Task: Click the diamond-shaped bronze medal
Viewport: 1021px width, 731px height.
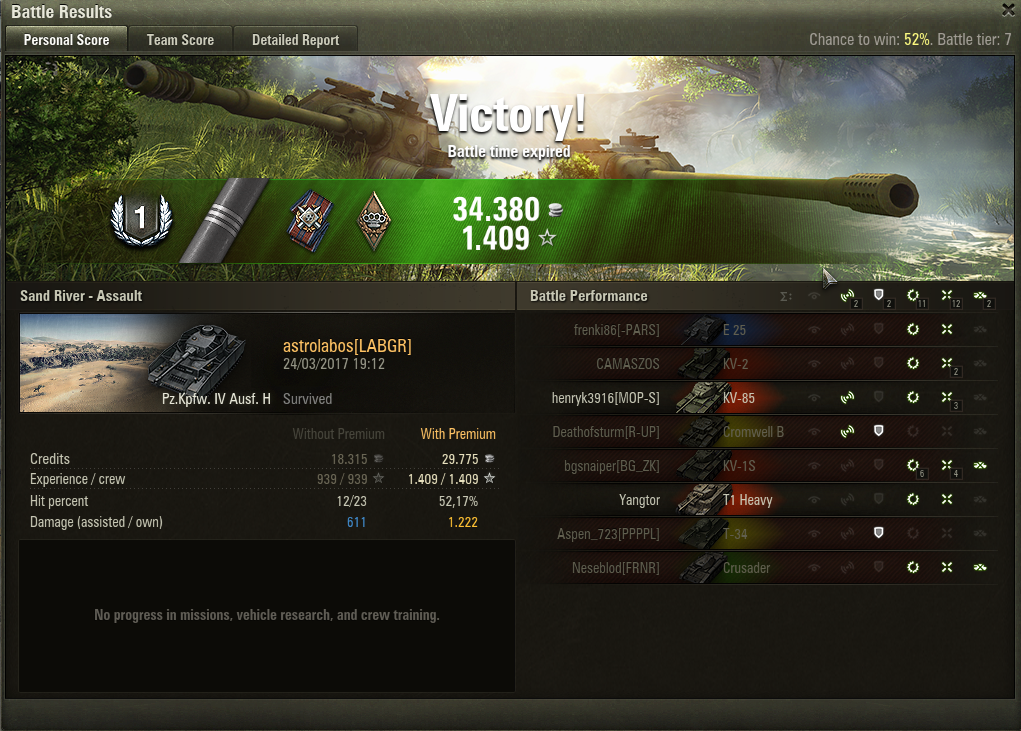Action: tap(374, 220)
